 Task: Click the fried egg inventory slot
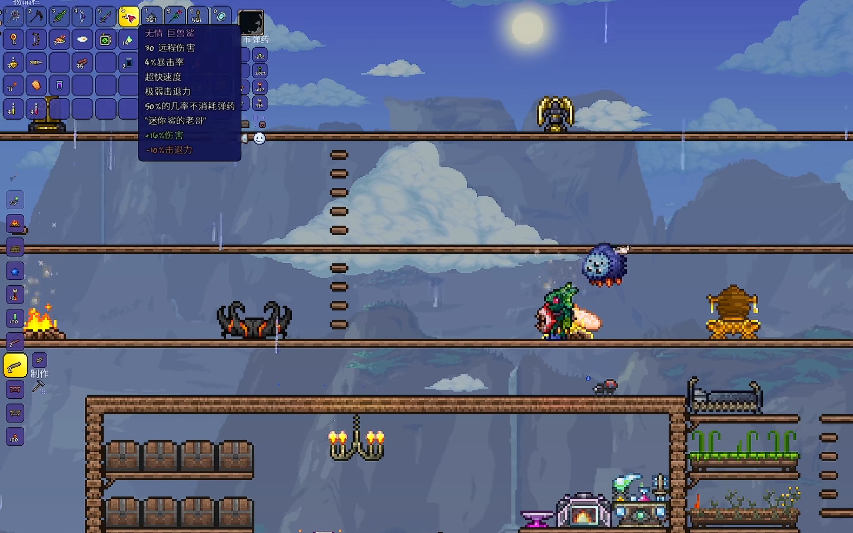[x=82, y=39]
